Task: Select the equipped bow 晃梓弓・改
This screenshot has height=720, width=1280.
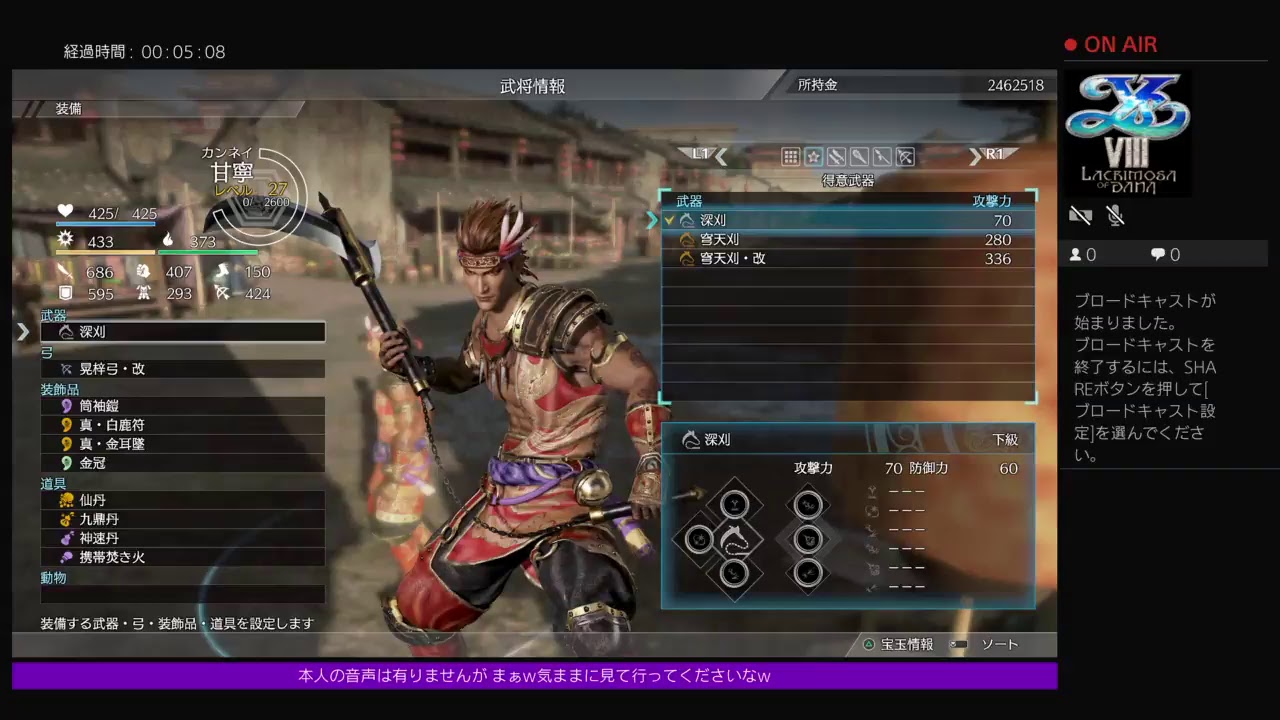Action: click(x=182, y=369)
